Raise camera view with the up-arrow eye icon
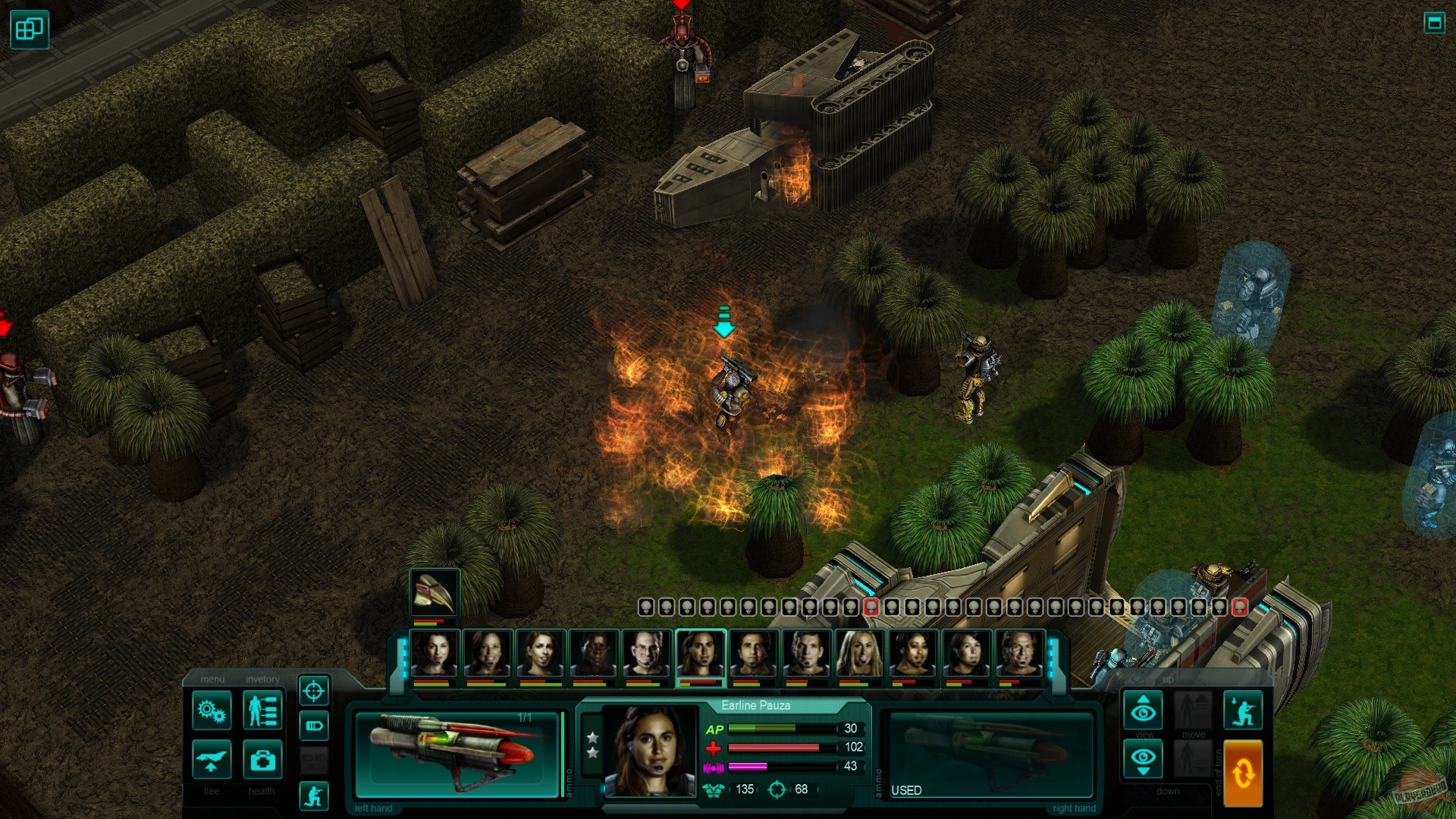 [1143, 710]
